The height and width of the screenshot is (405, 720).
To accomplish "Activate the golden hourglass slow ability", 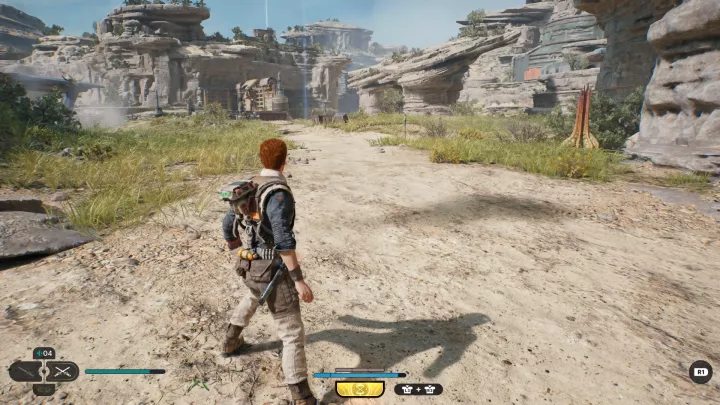I will pos(360,388).
